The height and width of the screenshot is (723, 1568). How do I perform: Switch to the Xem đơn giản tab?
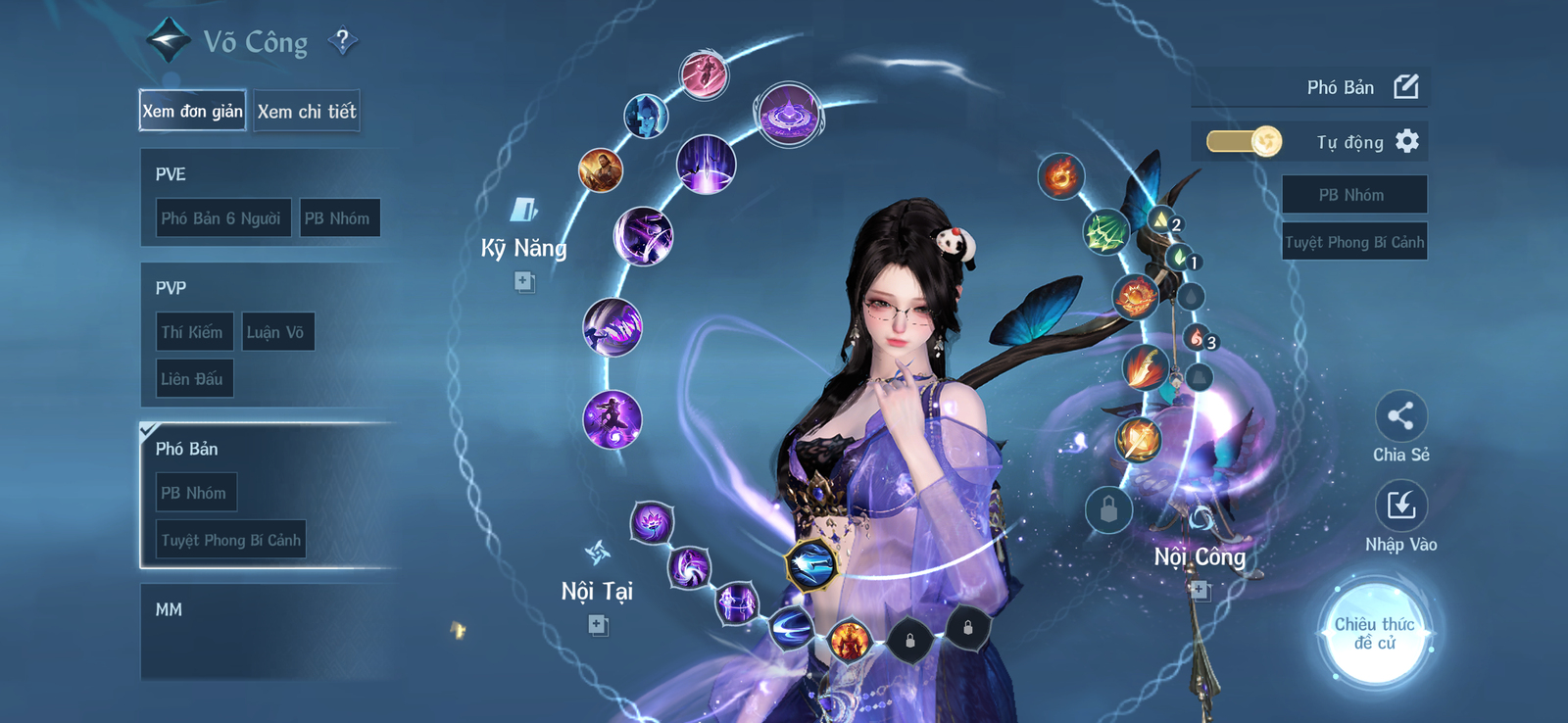click(x=192, y=111)
